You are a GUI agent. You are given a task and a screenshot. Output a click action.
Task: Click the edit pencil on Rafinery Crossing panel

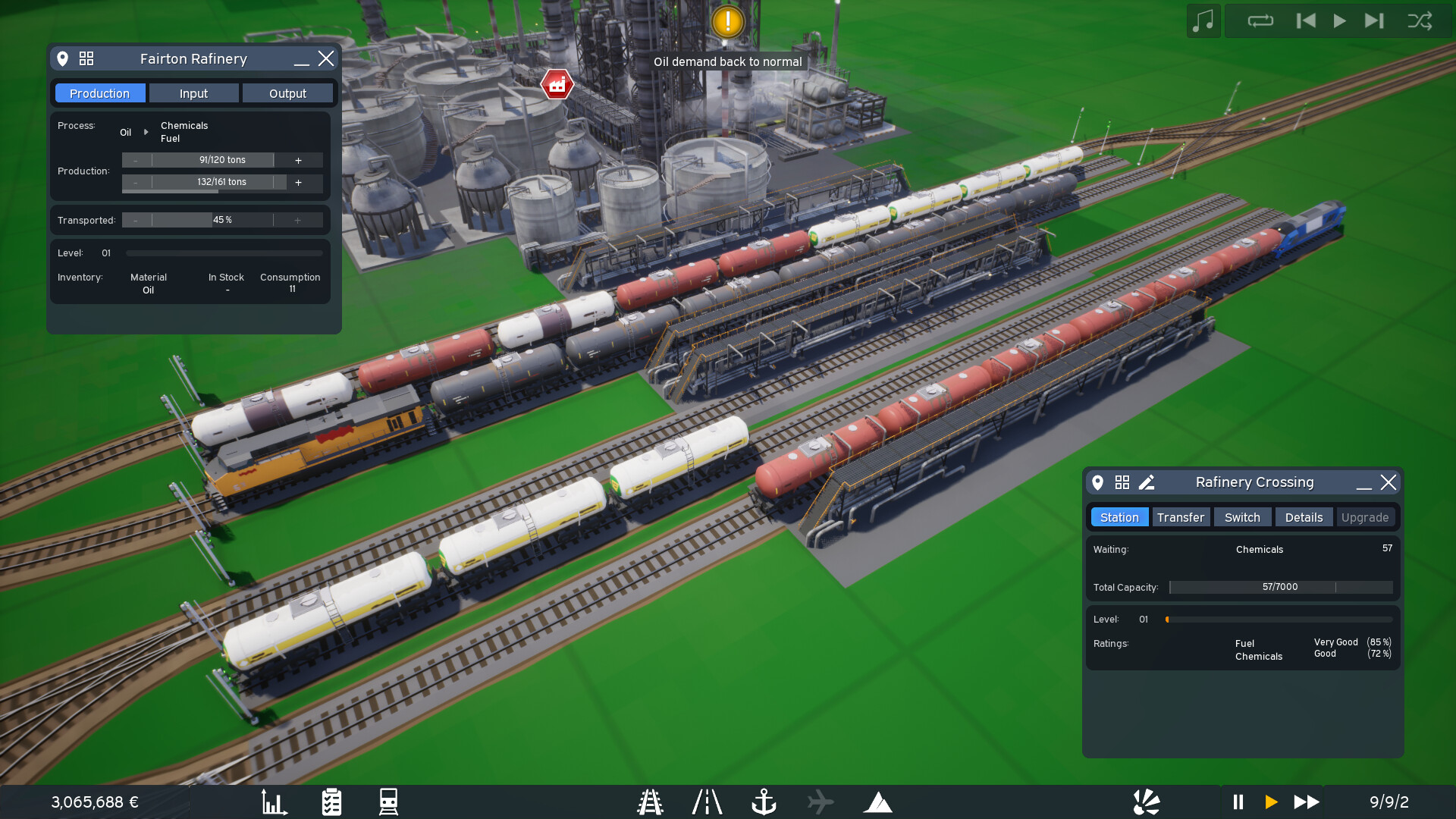click(x=1147, y=482)
